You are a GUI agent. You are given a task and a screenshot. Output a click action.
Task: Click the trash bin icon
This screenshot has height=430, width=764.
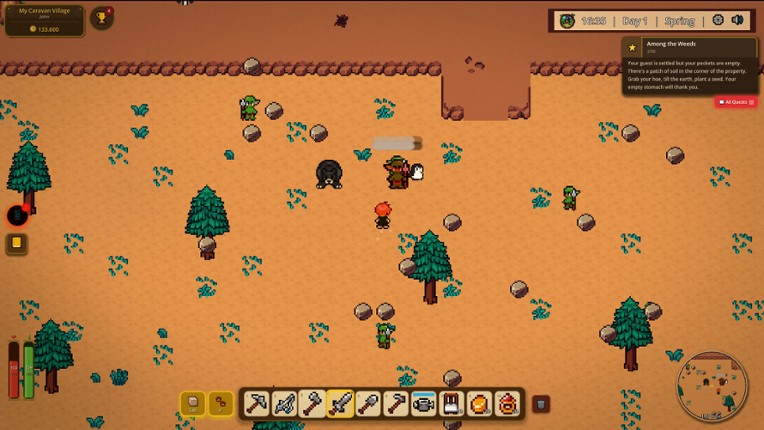click(540, 404)
